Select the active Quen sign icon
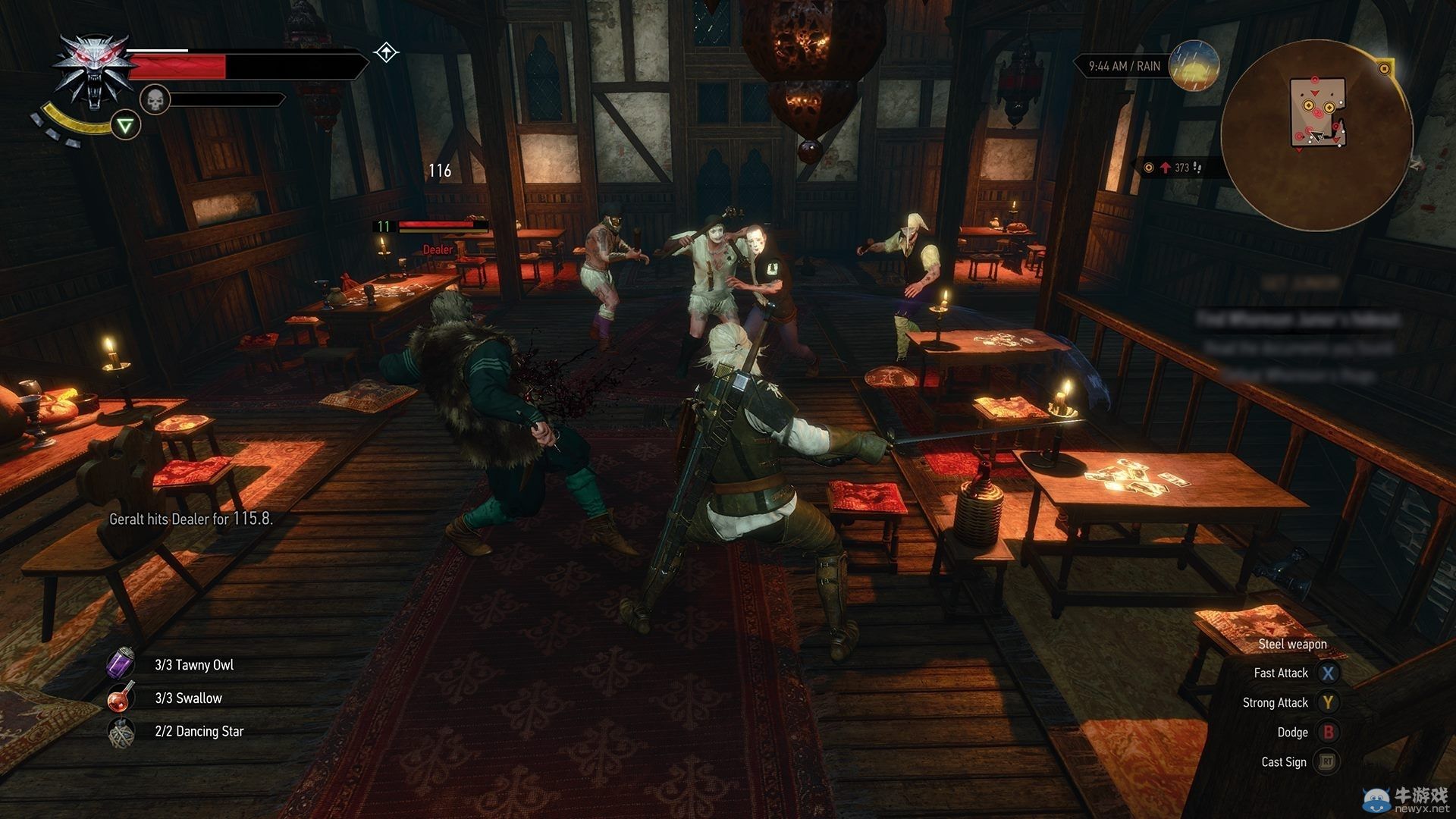The width and height of the screenshot is (1456, 819). 126,125
